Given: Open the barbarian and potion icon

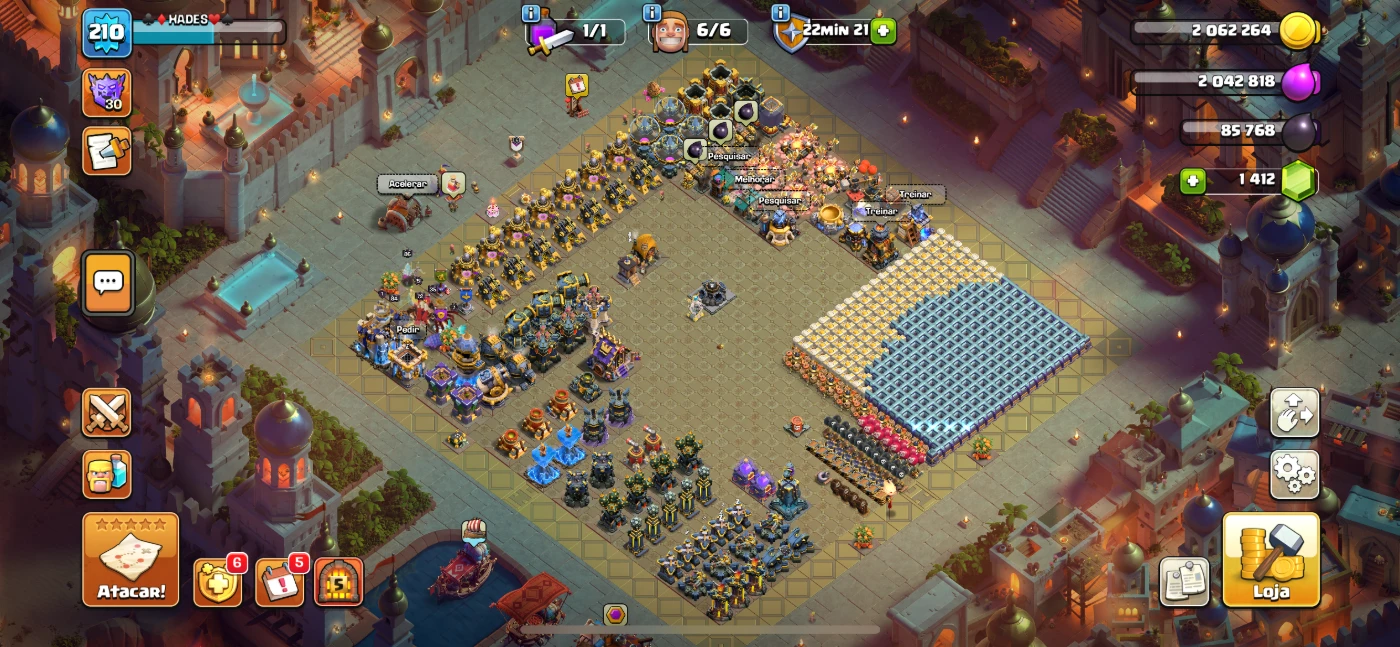Looking at the screenshot, I should click(x=106, y=474).
